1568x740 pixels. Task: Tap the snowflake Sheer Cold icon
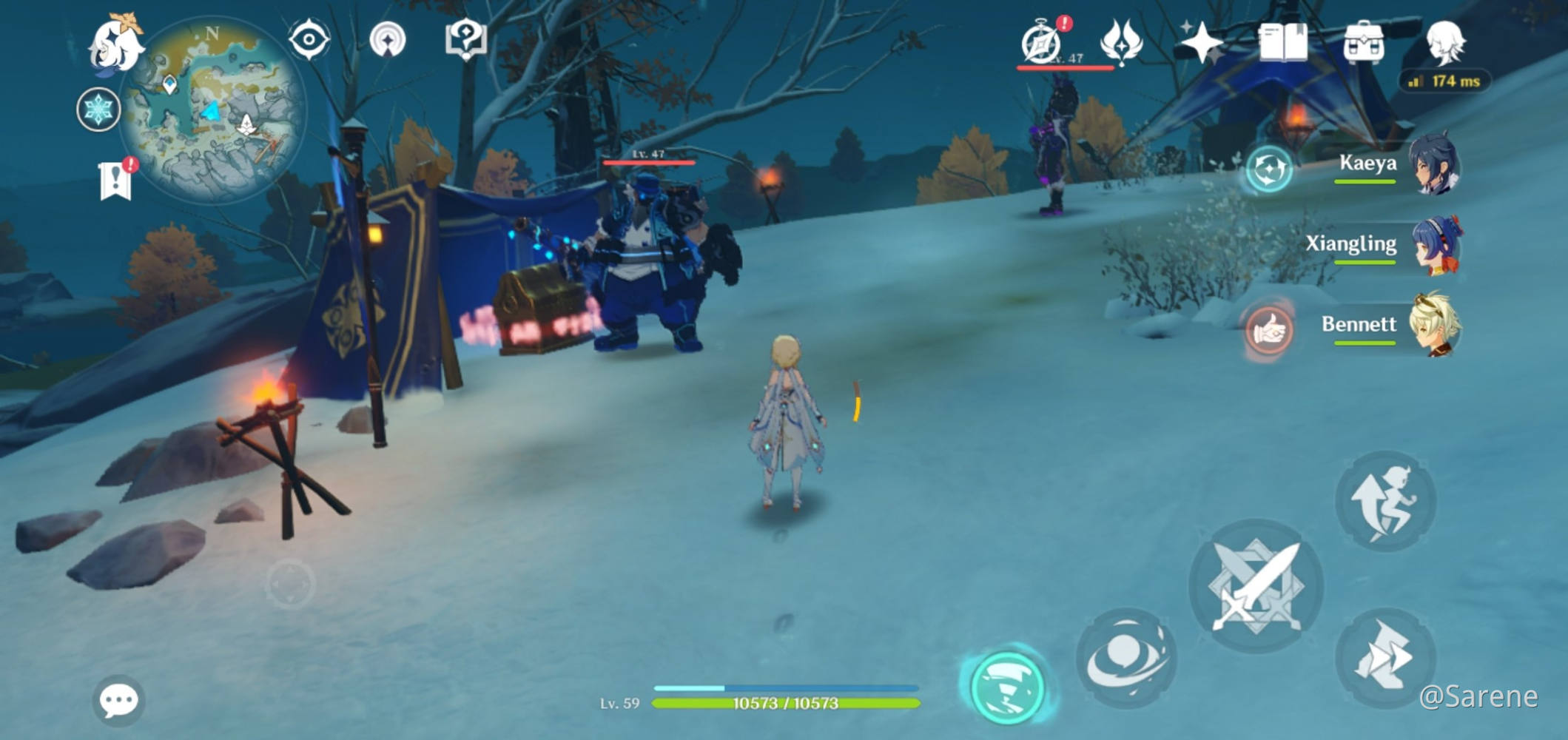click(98, 110)
